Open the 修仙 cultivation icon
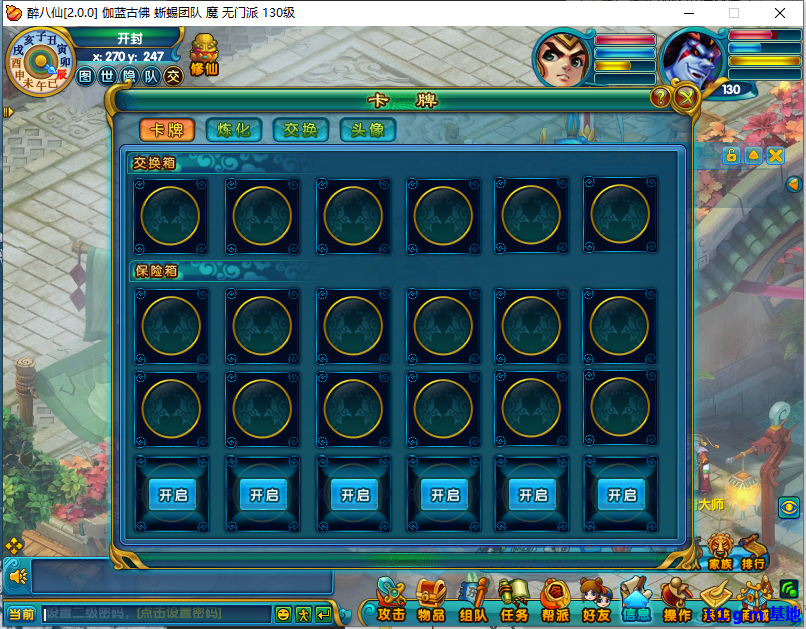Screen dimensions: 806x629 point(204,55)
